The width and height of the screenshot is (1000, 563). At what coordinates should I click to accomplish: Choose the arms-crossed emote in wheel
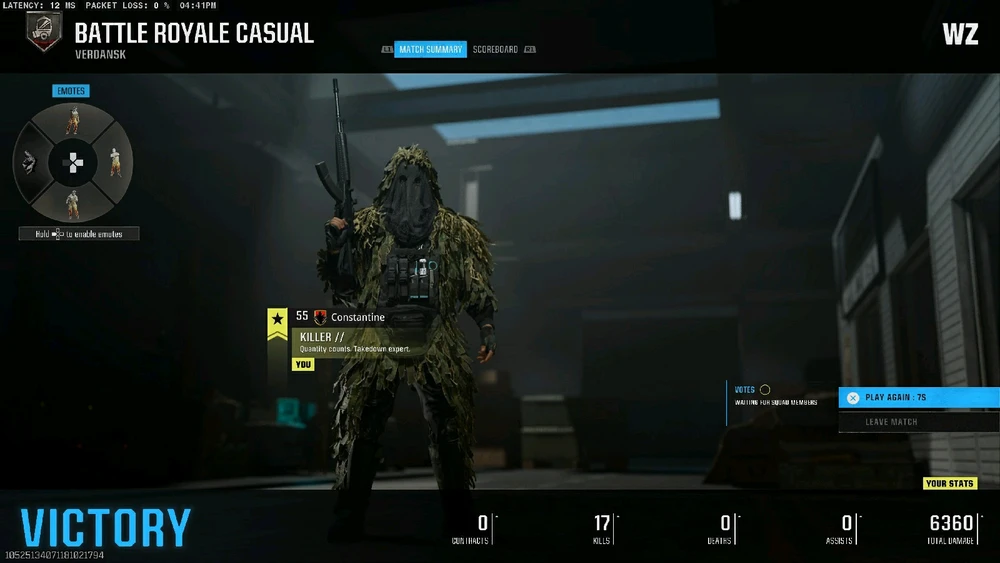click(x=115, y=161)
